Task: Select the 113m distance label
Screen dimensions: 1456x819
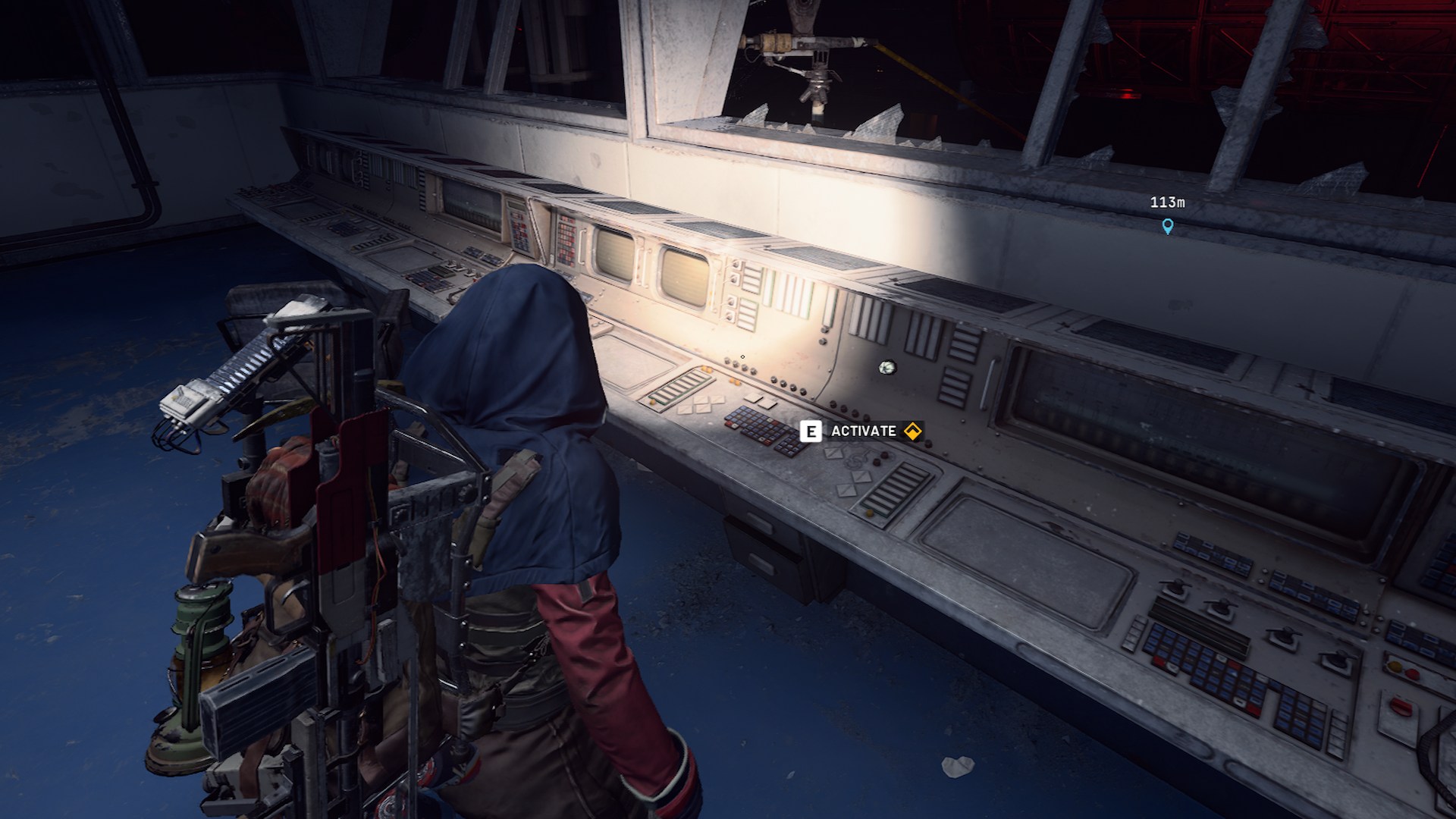Action: [x=1167, y=202]
